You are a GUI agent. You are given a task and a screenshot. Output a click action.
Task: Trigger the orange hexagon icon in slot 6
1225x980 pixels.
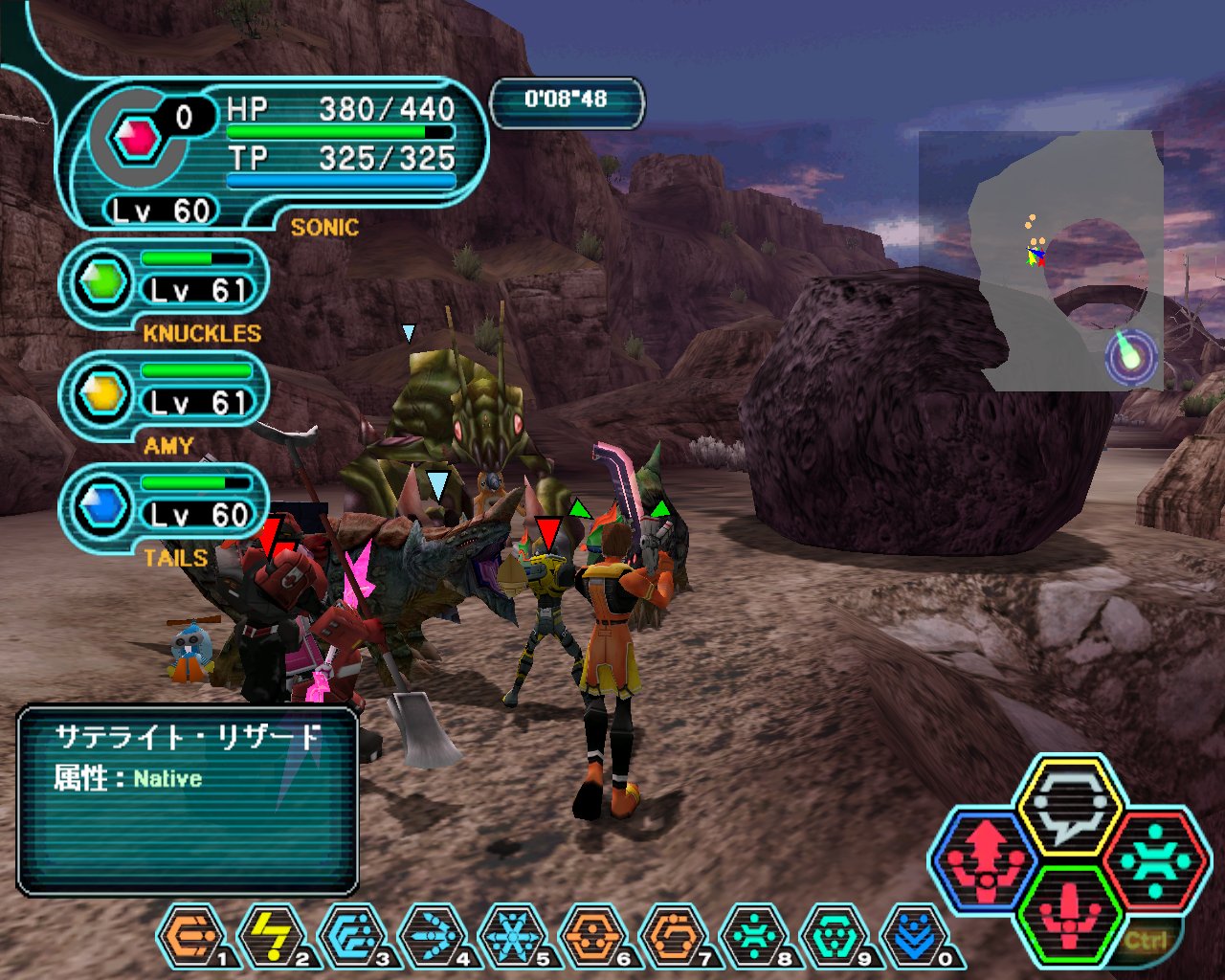pos(592,935)
